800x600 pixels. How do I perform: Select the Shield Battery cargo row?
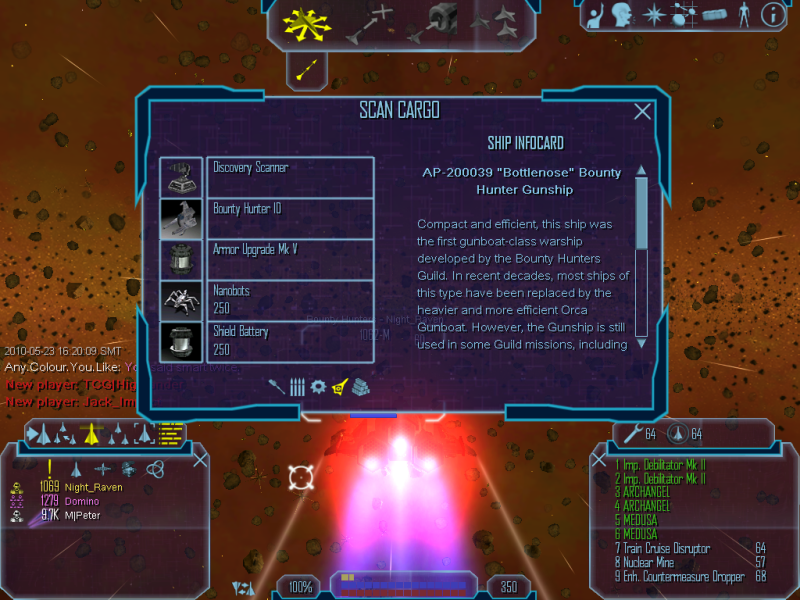tap(290, 340)
